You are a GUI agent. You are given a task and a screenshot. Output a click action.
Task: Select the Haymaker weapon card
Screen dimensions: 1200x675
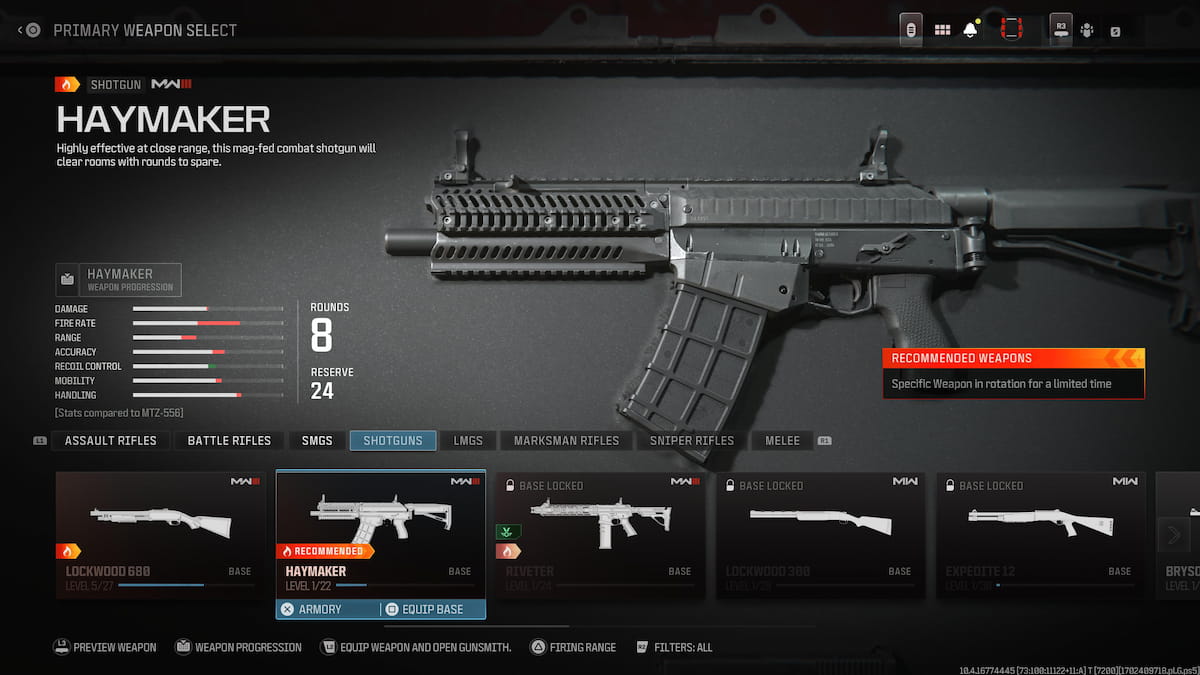(x=380, y=530)
